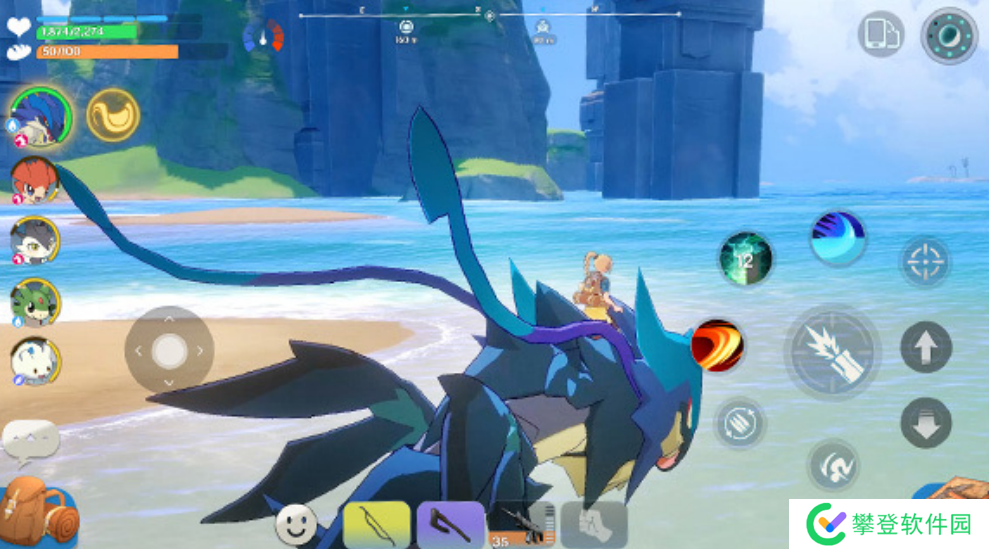Activate the blue wave skill
Screen dimensions: 989x549
[x=837, y=238]
